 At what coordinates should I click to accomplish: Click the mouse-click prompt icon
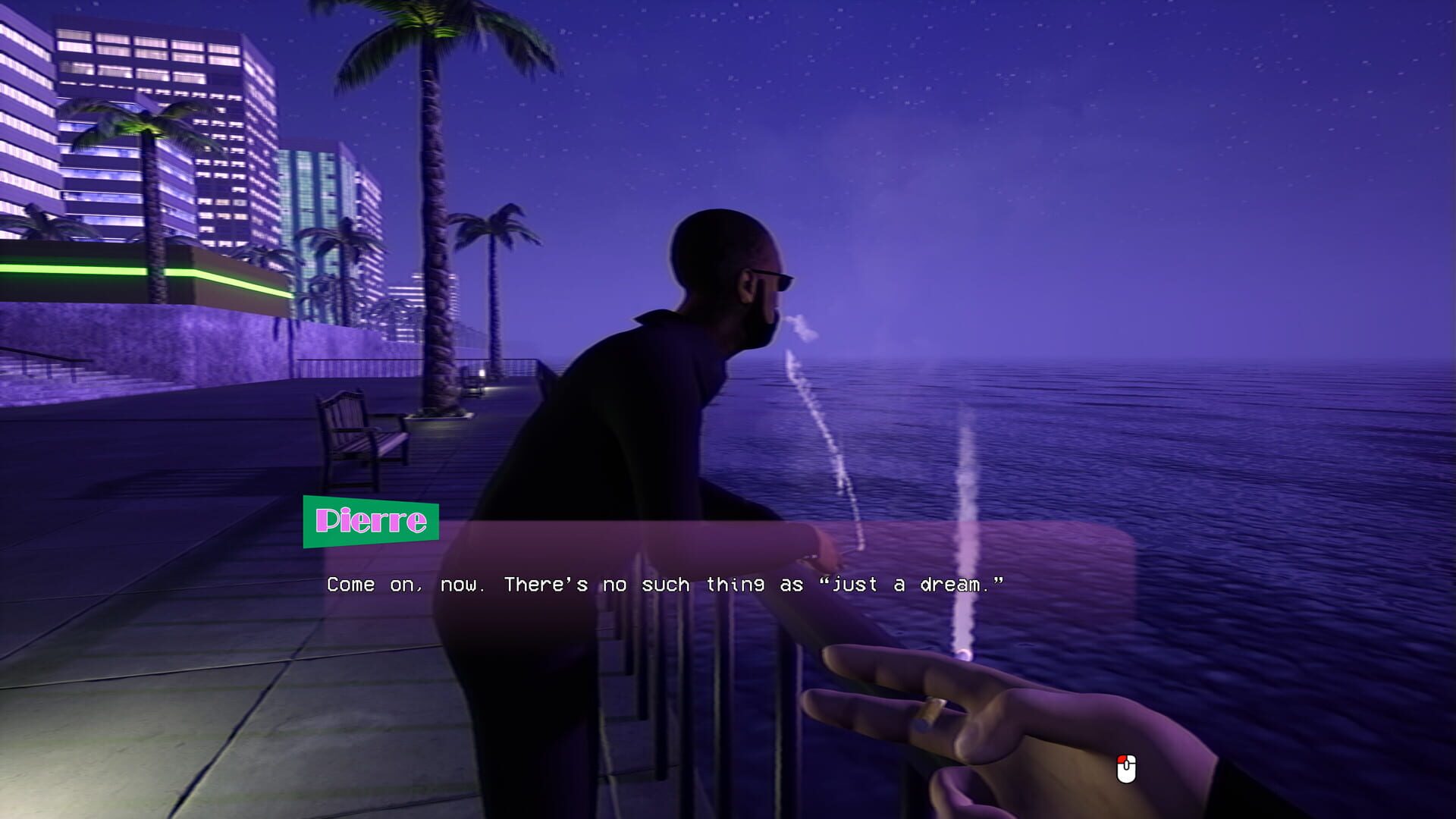pos(1125,768)
